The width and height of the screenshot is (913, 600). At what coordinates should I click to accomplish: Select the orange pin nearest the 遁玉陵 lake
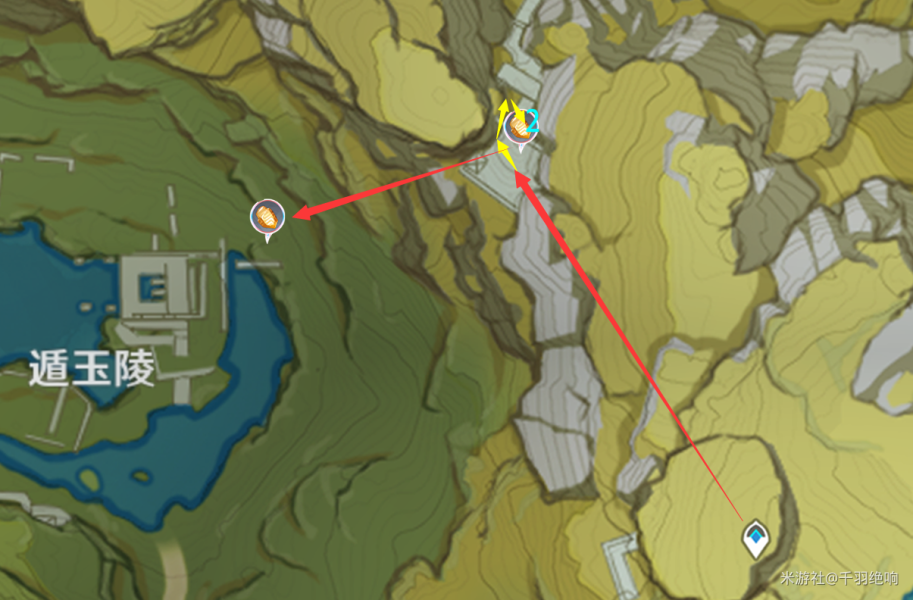pyautogui.click(x=267, y=217)
